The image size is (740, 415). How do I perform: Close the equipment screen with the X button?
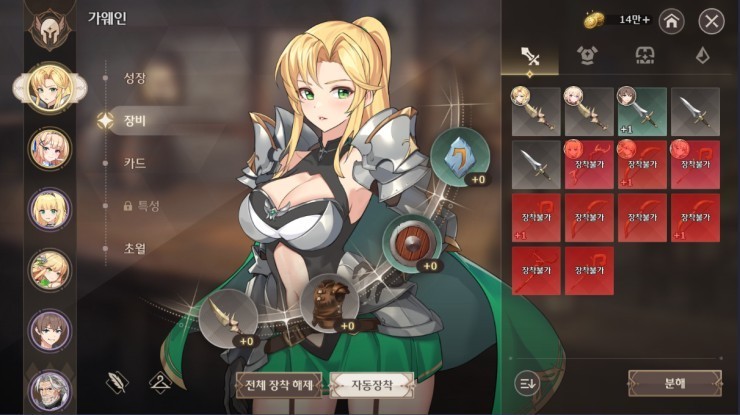[711, 20]
